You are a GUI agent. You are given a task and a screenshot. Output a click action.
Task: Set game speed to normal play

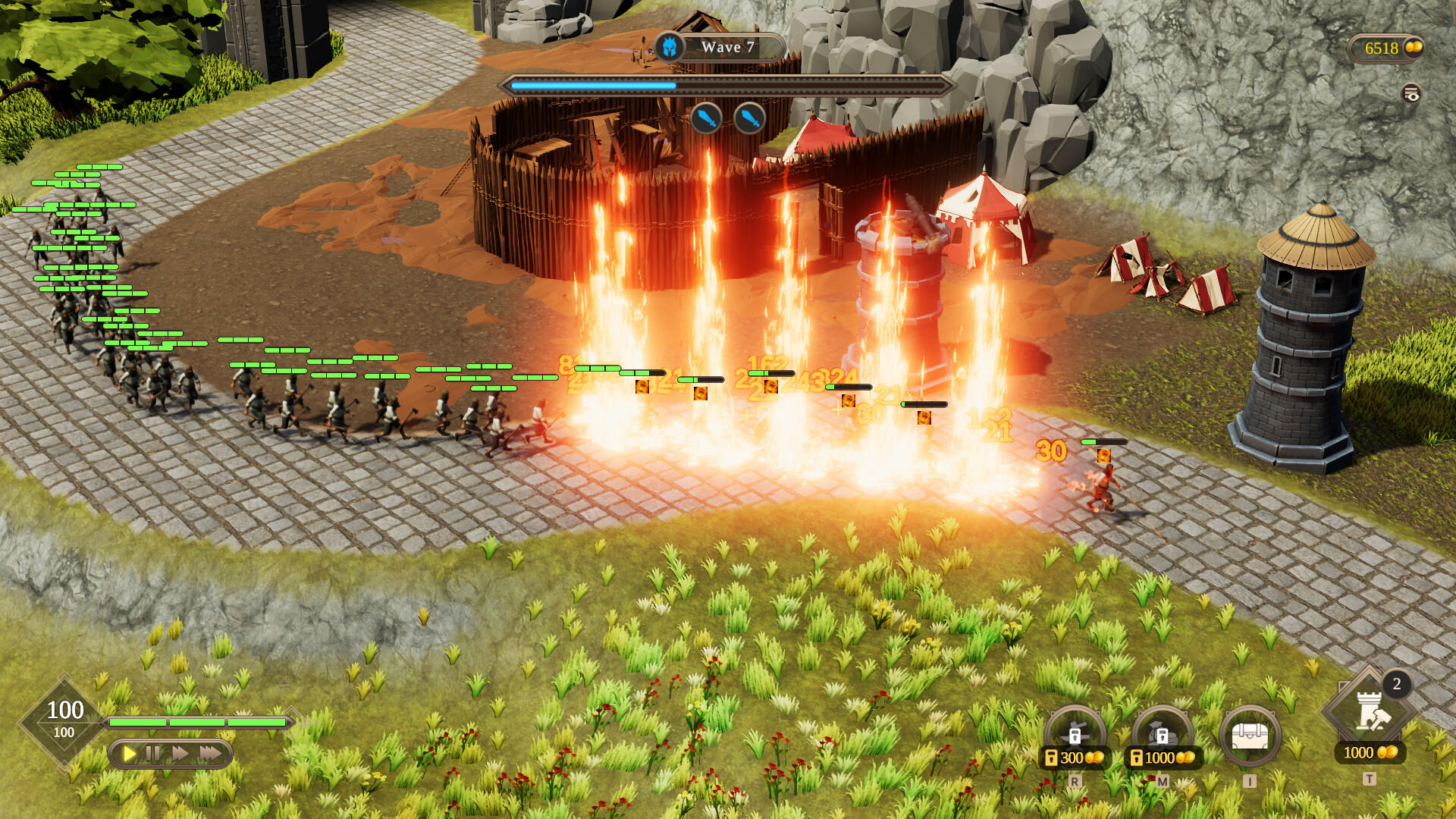click(130, 753)
